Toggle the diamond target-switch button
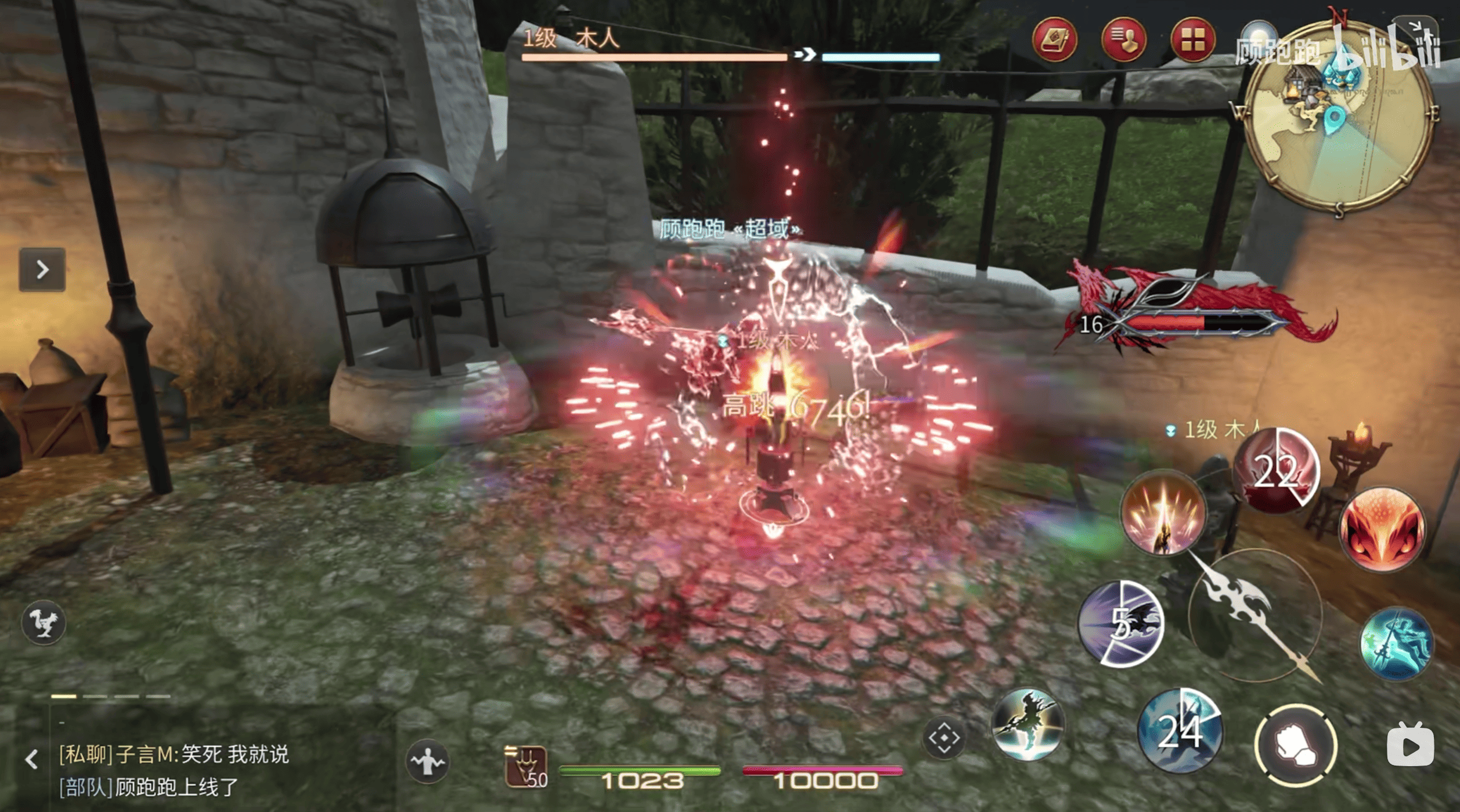 (x=944, y=738)
